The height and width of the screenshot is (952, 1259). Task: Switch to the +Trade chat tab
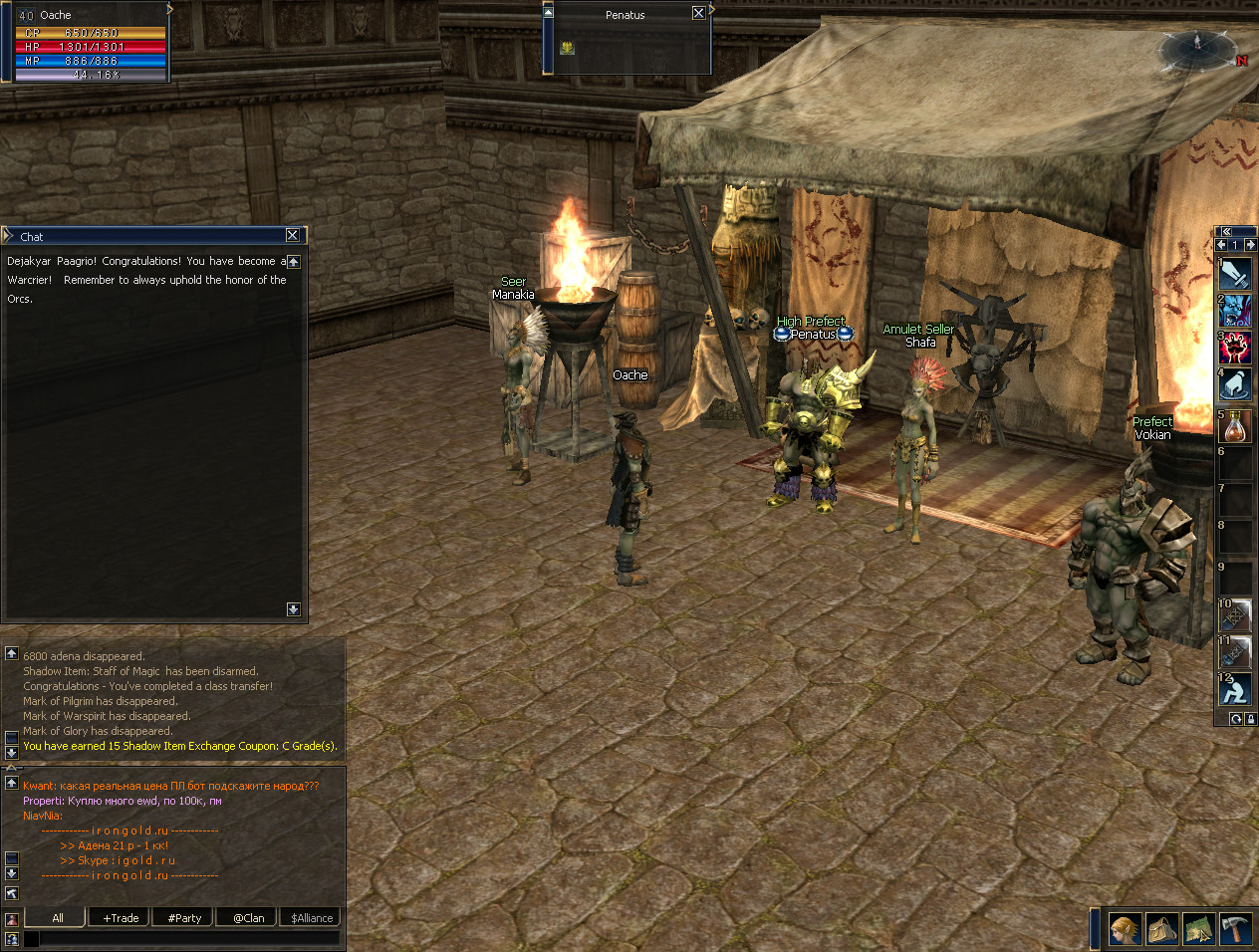click(121, 918)
